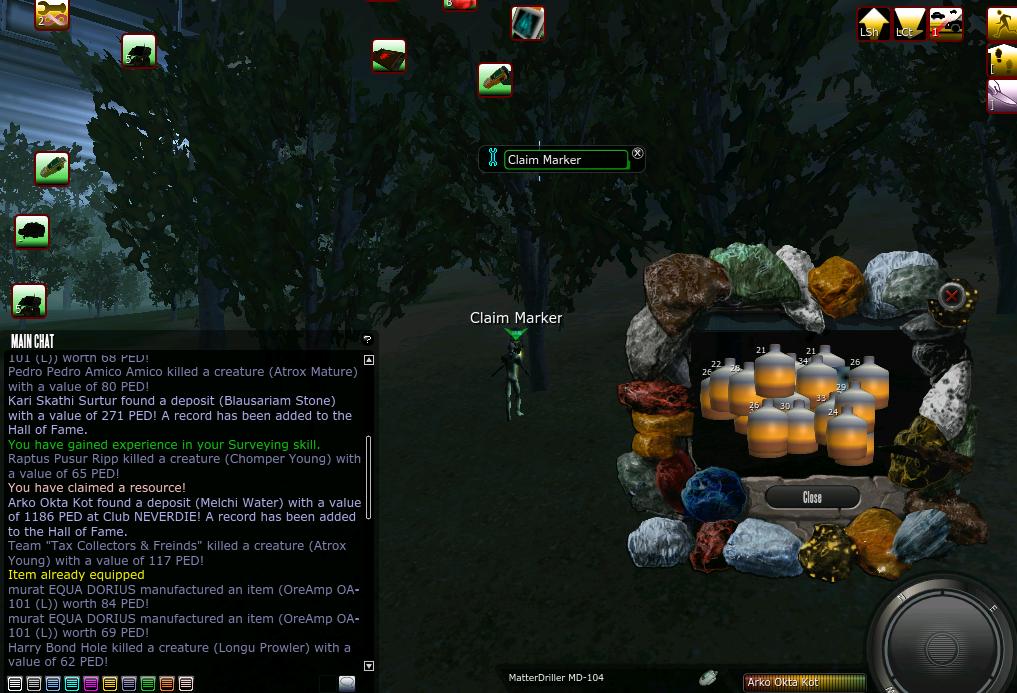Click the chat scroll-down arrow
The height and width of the screenshot is (693, 1017).
click(x=369, y=665)
